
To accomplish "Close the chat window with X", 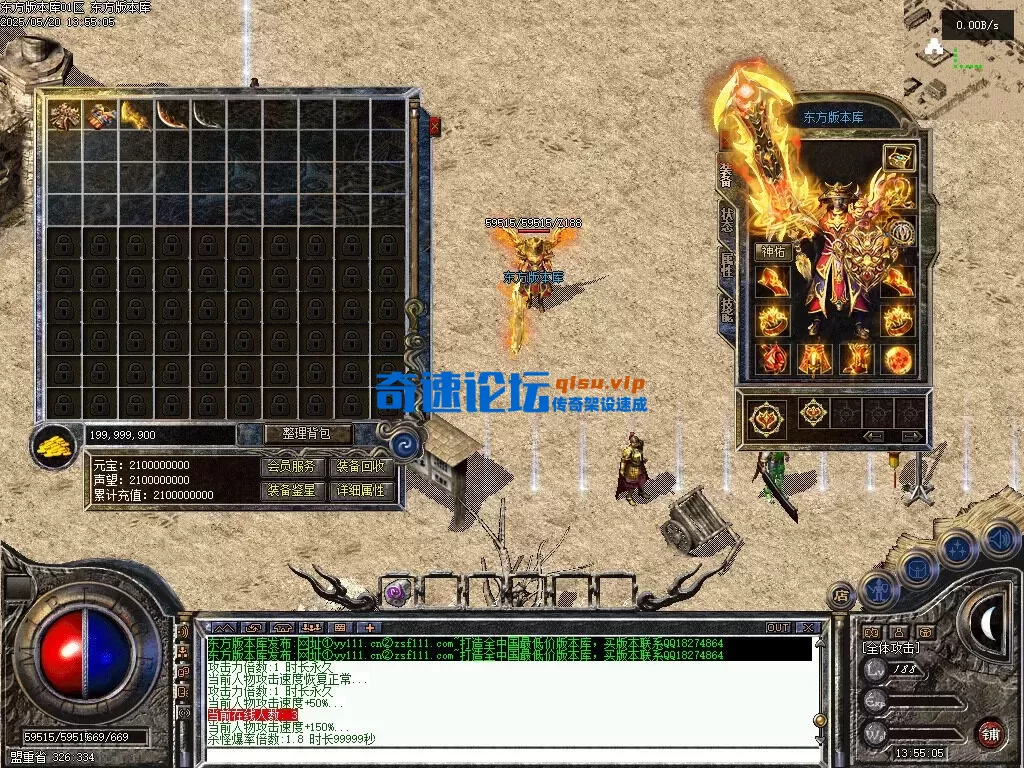I will click(x=808, y=628).
